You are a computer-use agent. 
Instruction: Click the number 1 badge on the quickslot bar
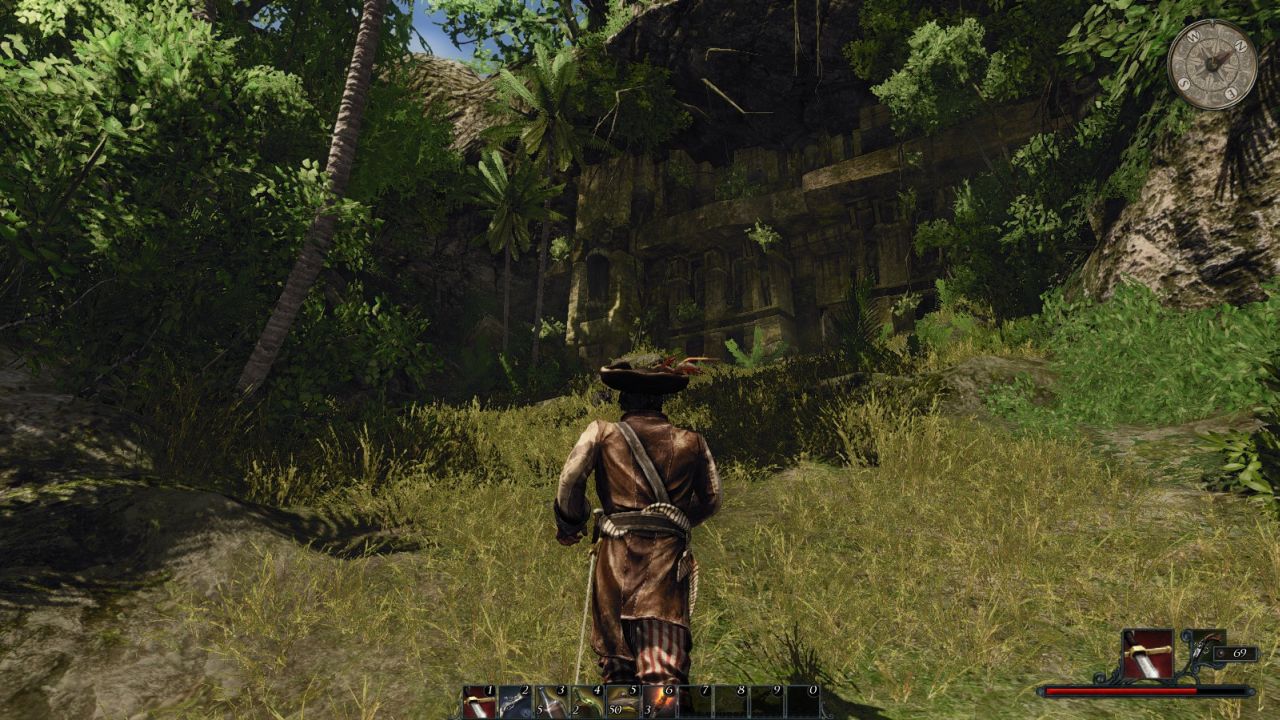[489, 689]
